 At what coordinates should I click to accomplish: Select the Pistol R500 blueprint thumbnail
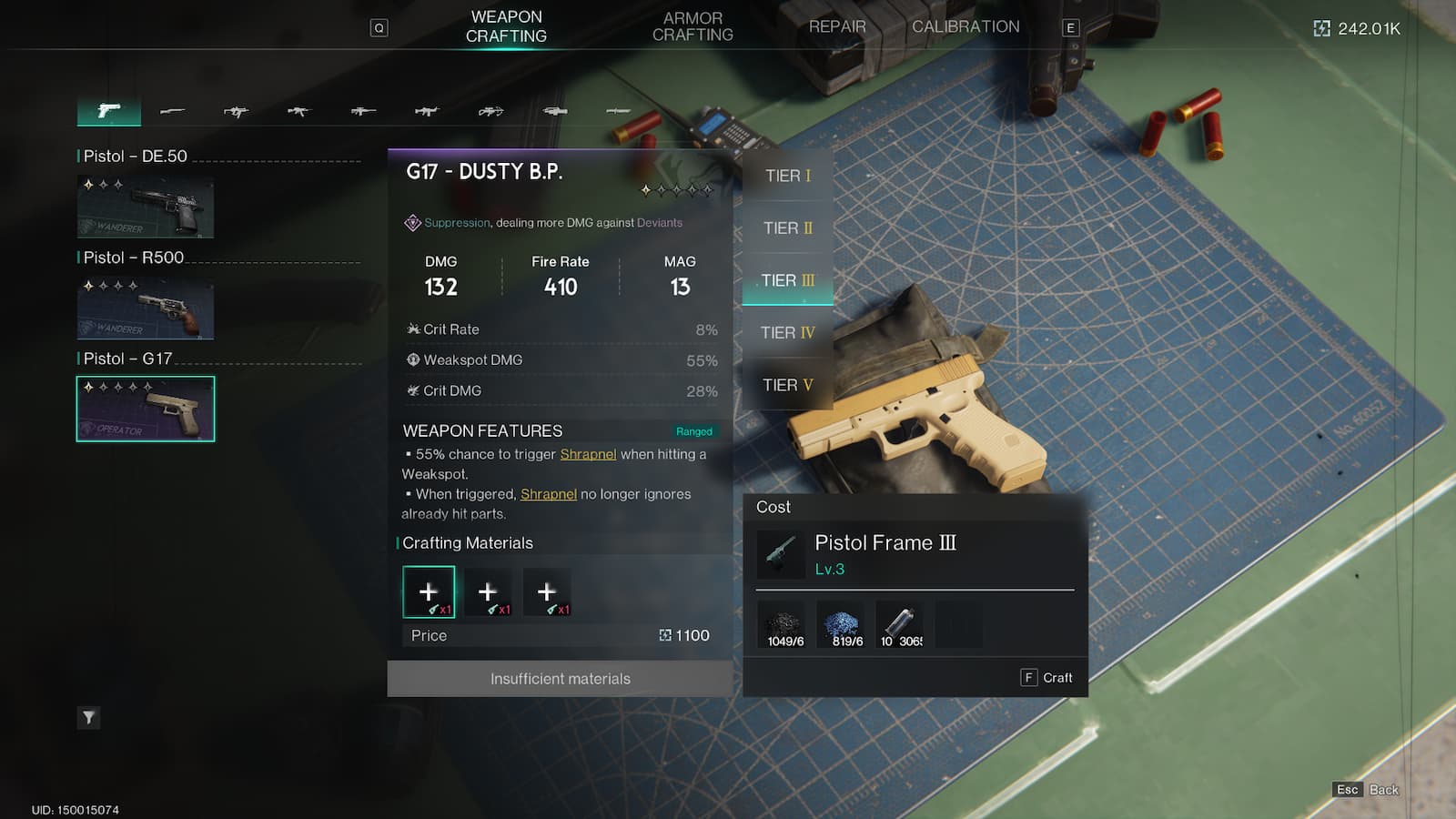pyautogui.click(x=146, y=308)
